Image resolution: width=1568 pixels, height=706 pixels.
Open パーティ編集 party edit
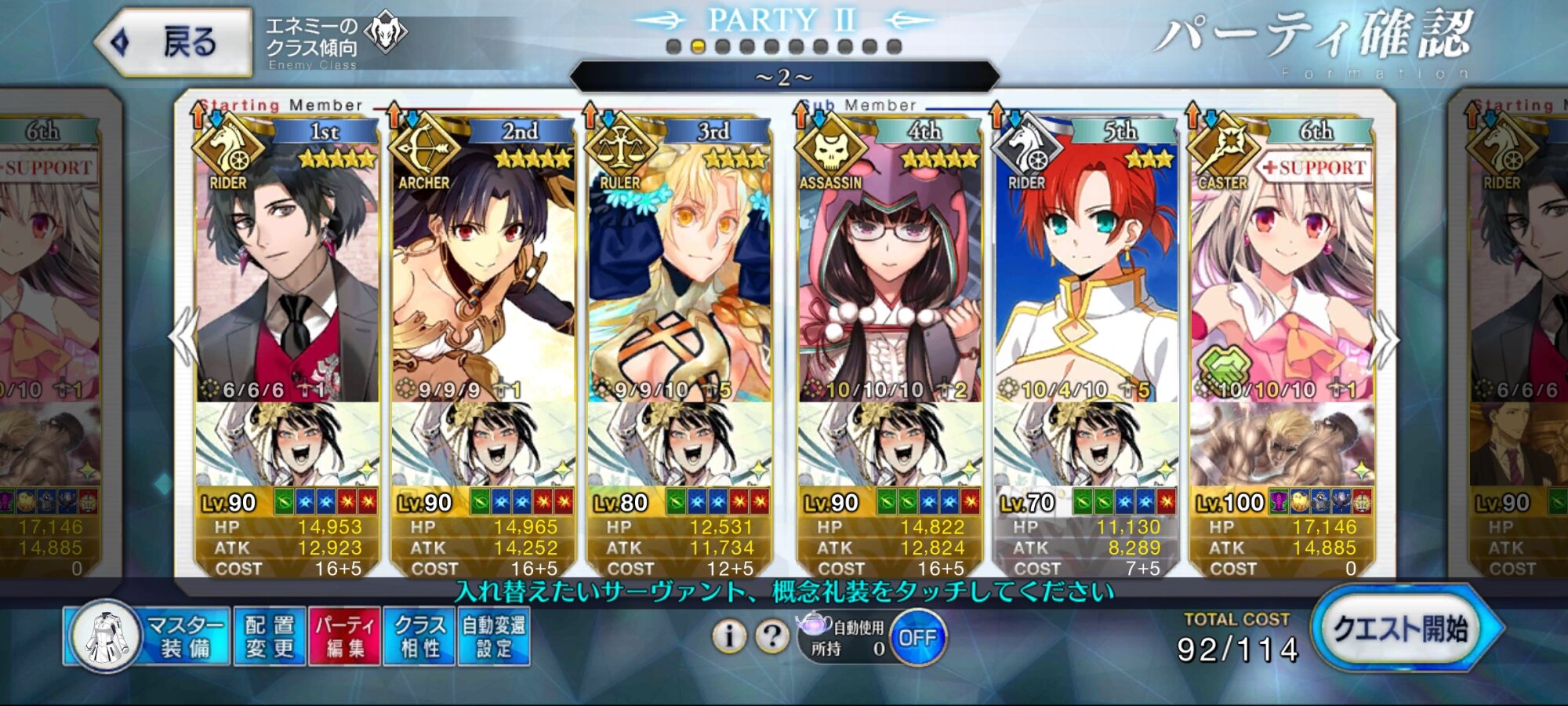point(345,637)
